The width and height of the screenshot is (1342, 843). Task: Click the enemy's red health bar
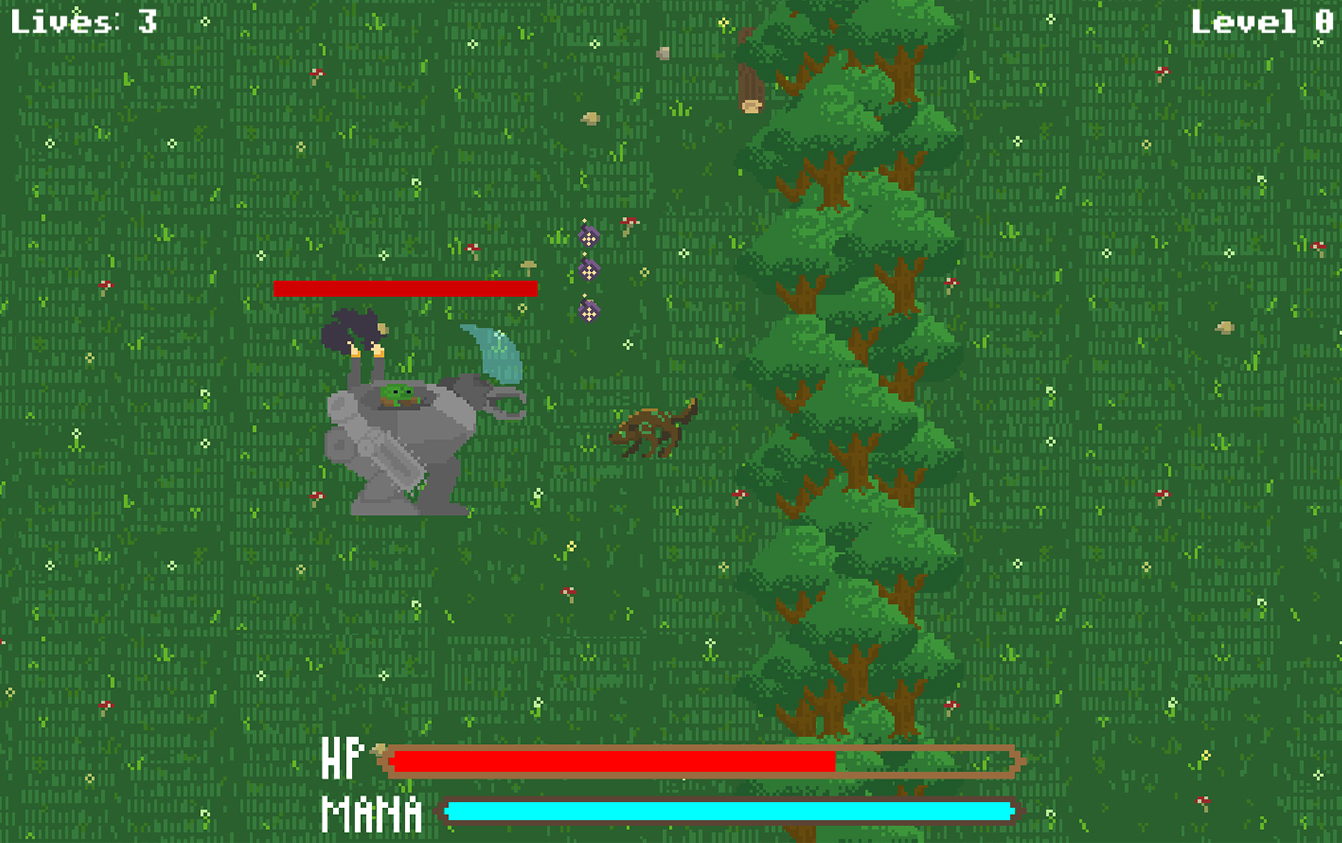point(405,289)
